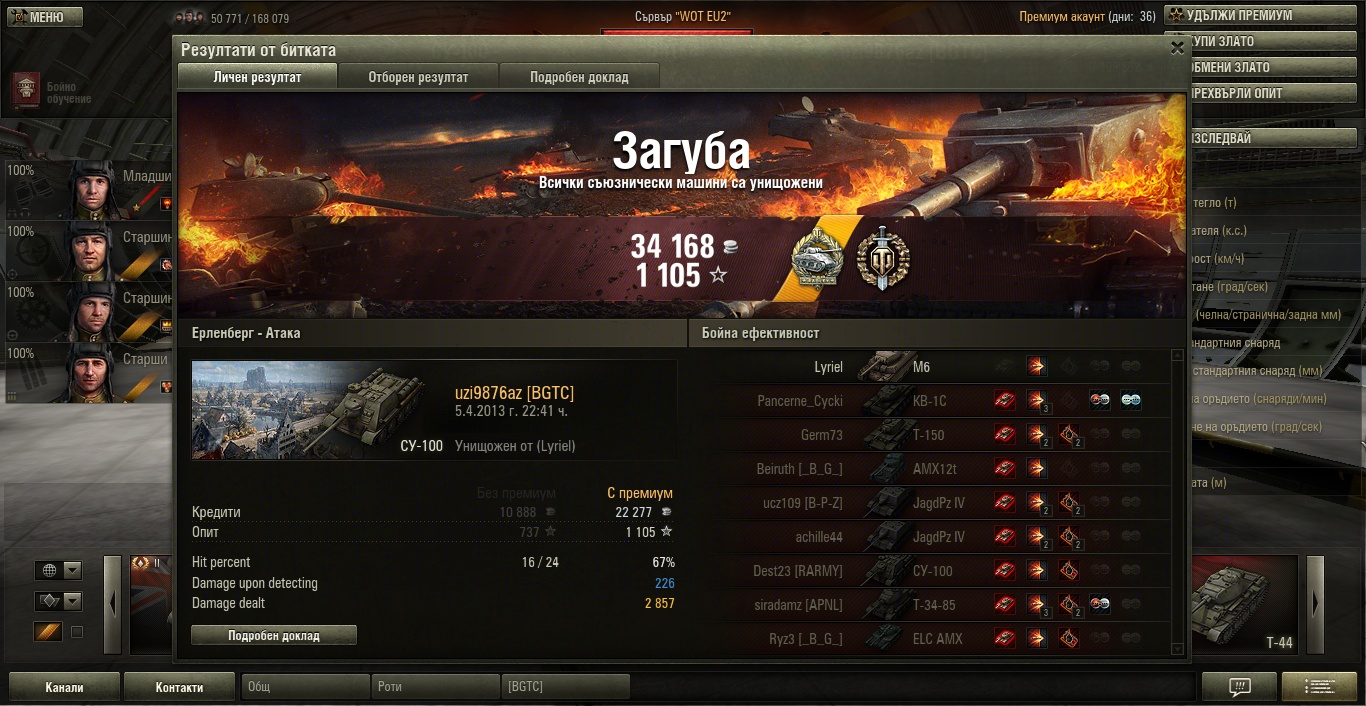Click the mastery badge medal icon
The image size is (1366, 706).
(817, 260)
